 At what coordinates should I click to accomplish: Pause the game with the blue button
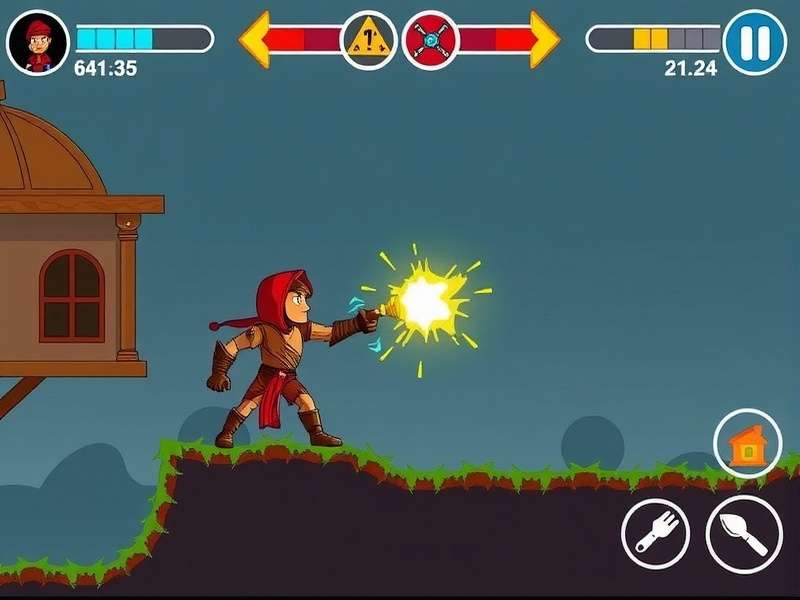tap(754, 42)
